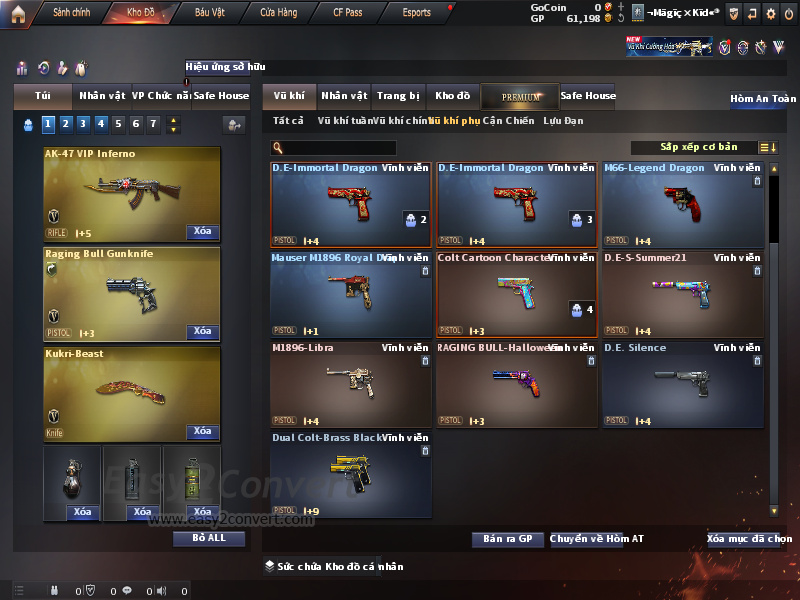
Task: Switch to the Esports section
Action: coord(416,13)
